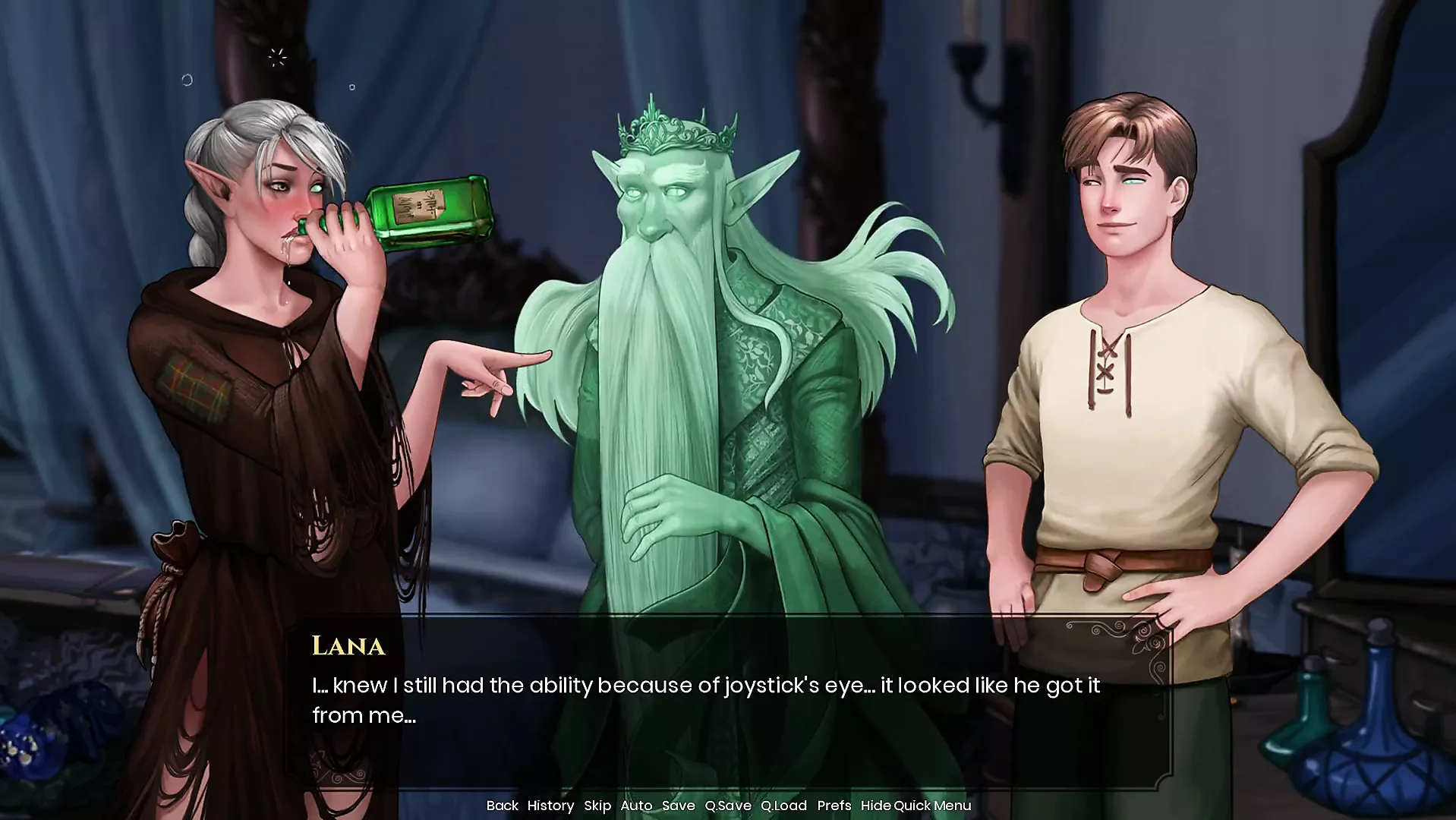Toggle Auto dialogue advance
Viewport: 1456px width, 820px height.
click(x=636, y=806)
